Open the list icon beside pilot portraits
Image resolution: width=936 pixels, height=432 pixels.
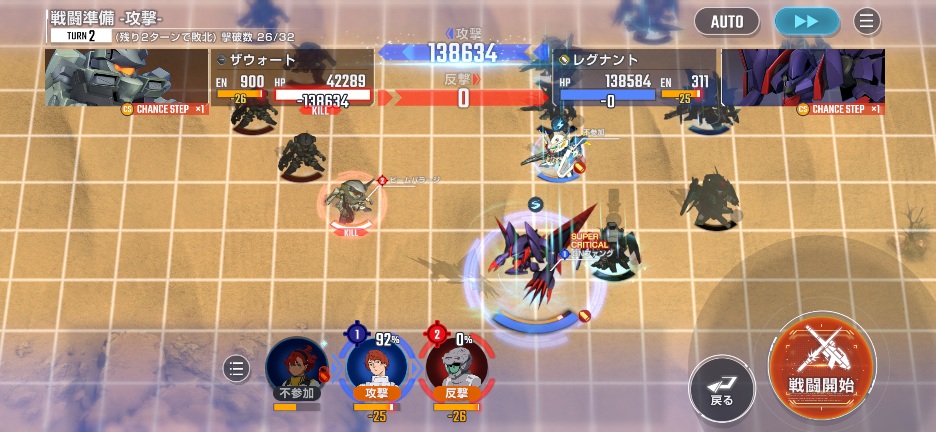click(236, 369)
